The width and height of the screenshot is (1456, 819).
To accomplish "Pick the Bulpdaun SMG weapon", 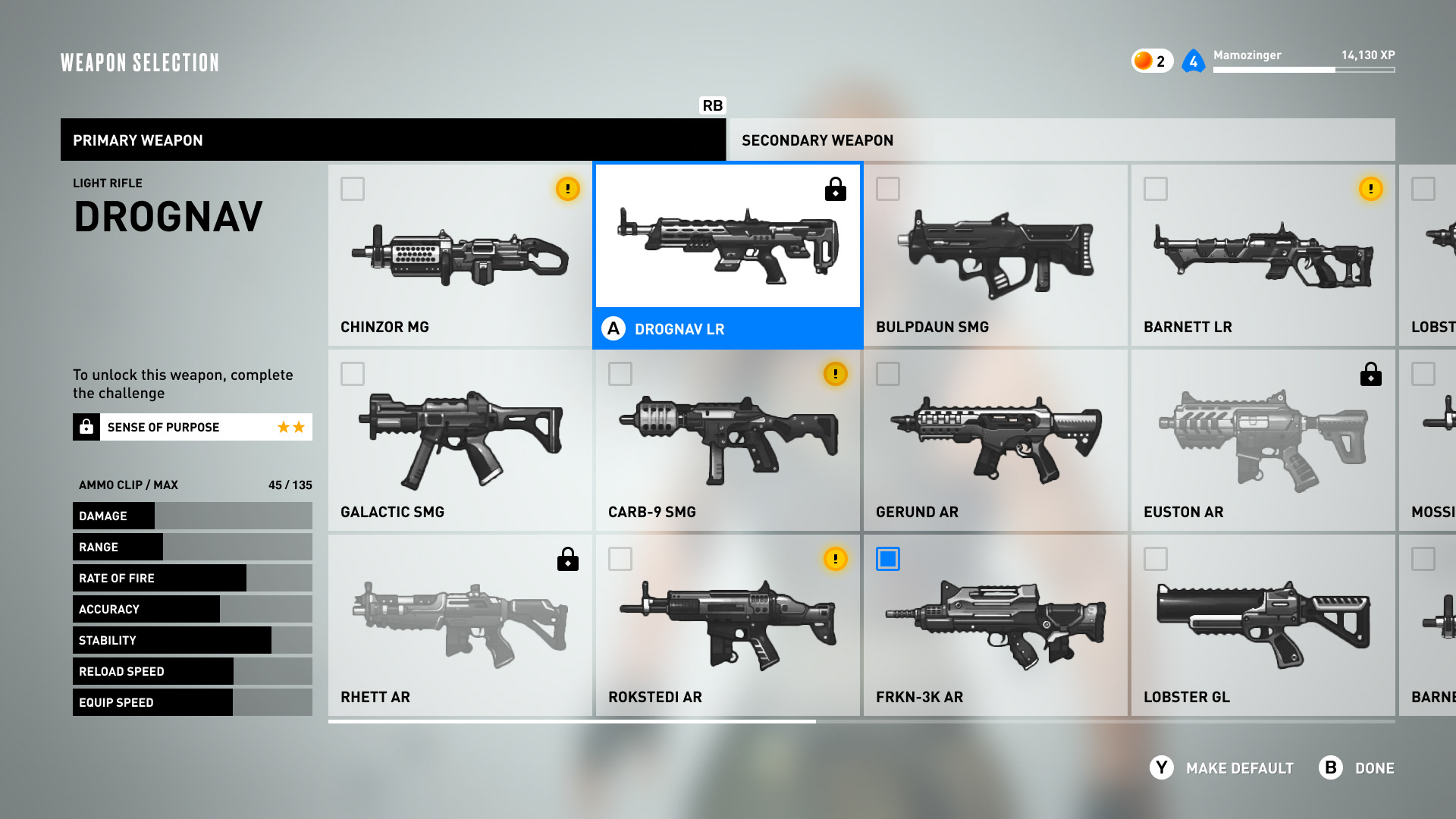I will tap(995, 256).
